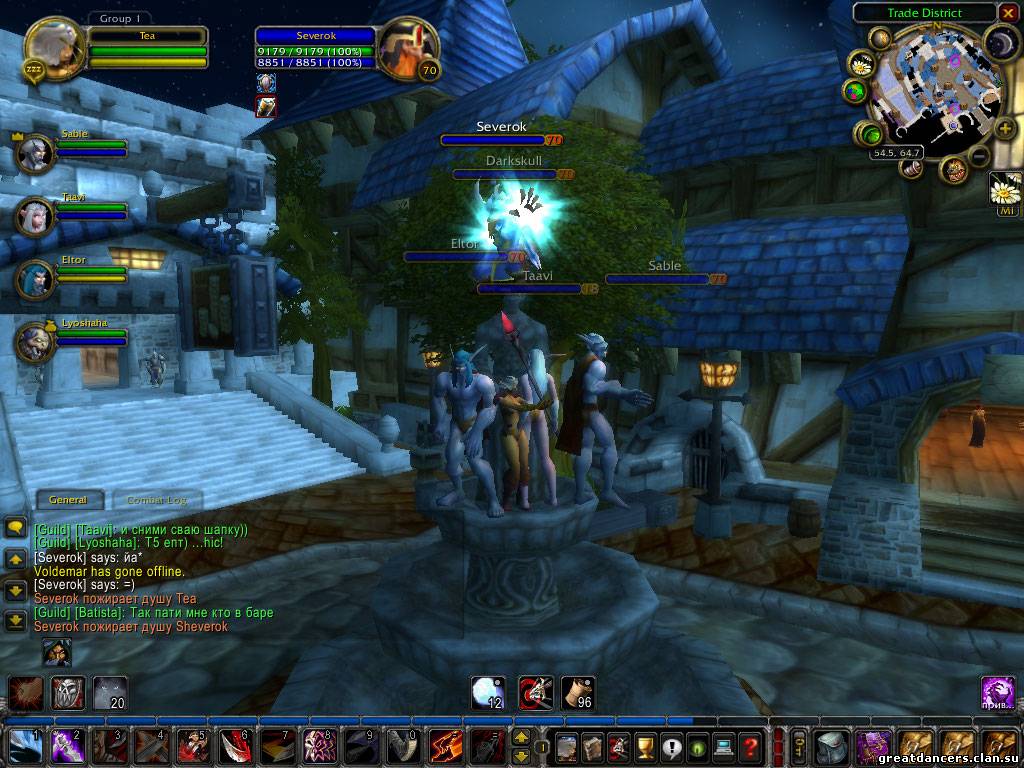Zoom out the minimap with the minus button

[x=980, y=157]
